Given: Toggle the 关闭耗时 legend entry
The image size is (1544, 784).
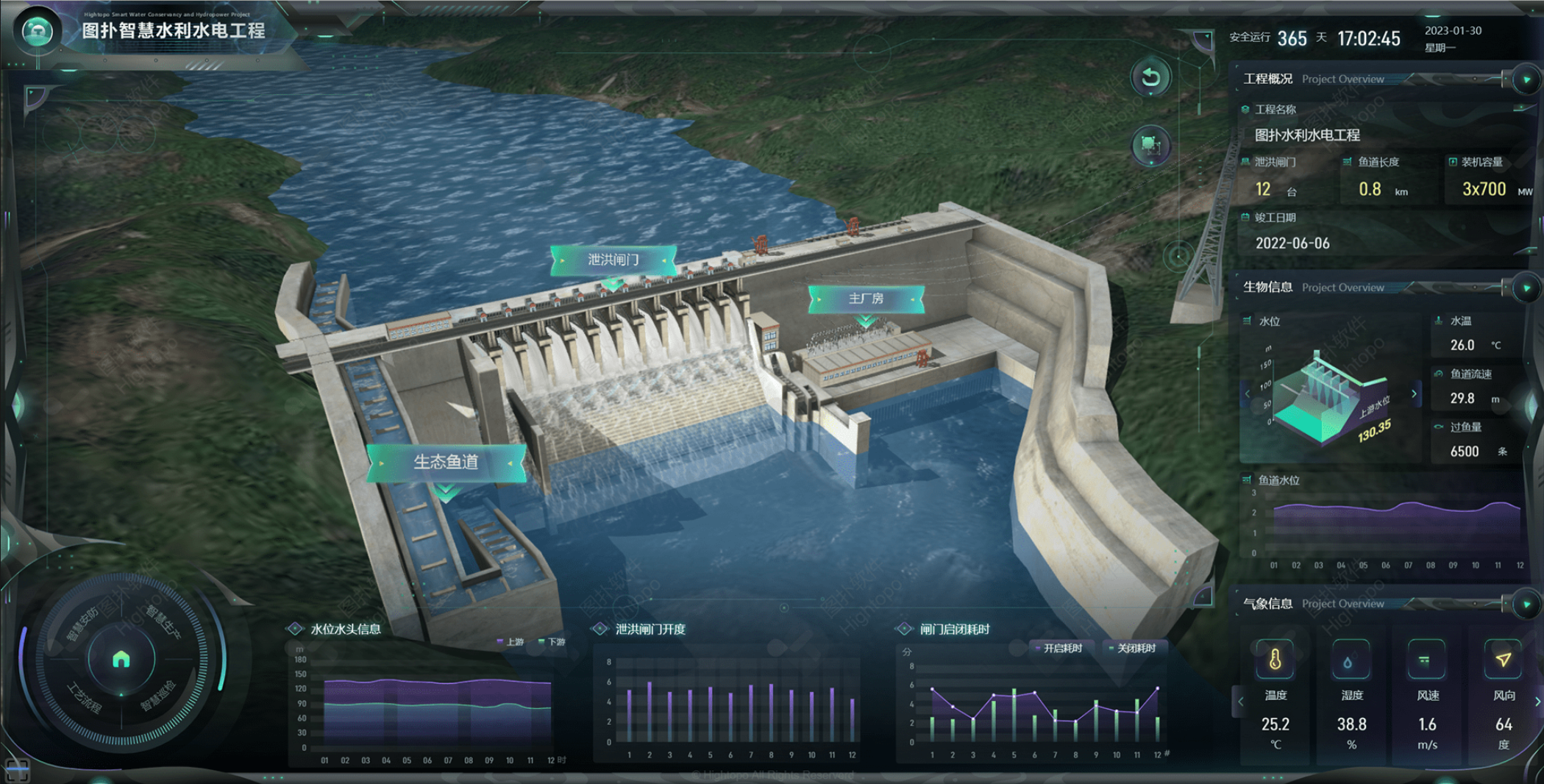Looking at the screenshot, I should [1133, 648].
